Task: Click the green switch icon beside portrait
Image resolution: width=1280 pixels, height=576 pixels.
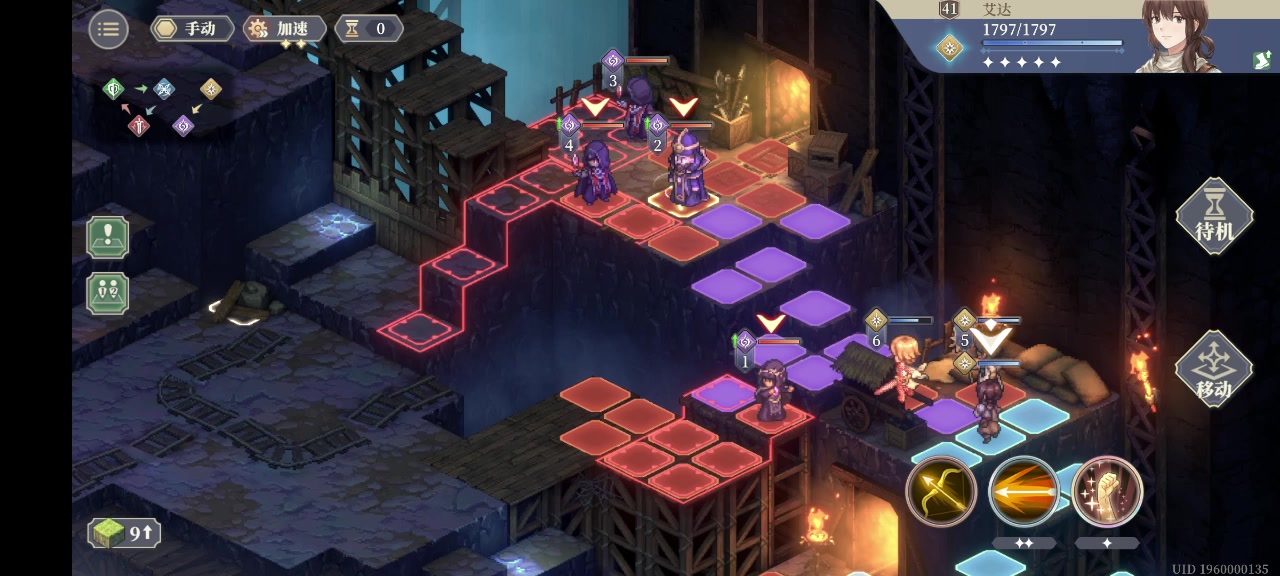Action: (1262, 60)
